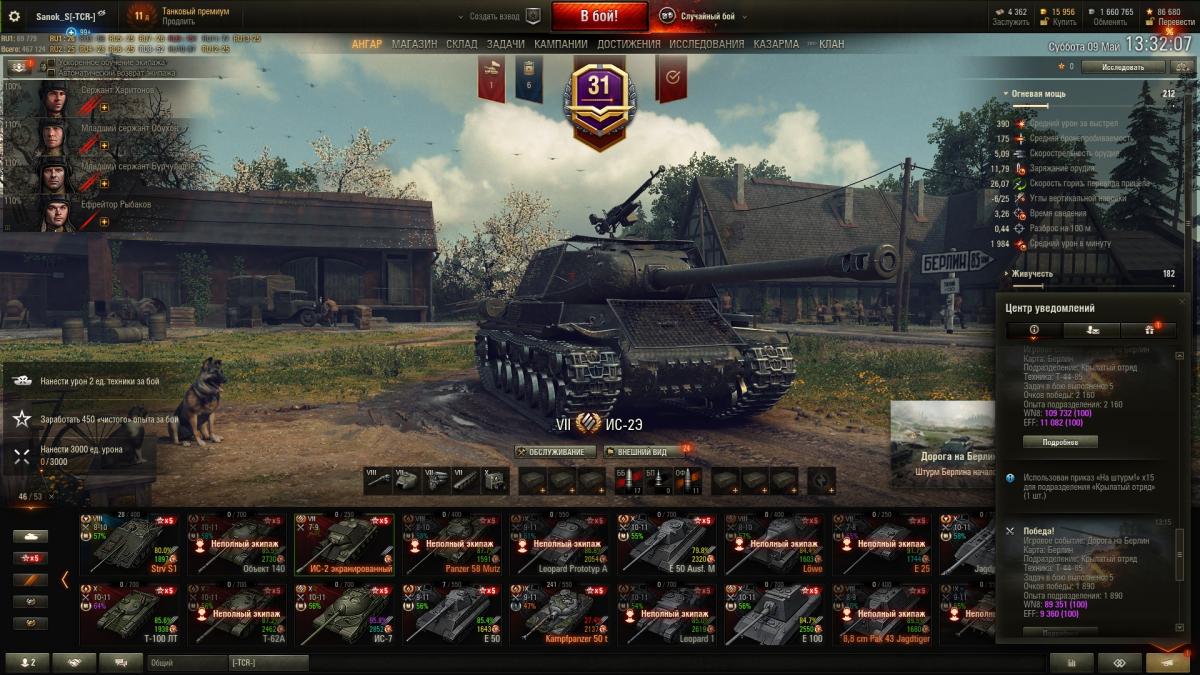
Task: Click Создать взвод to form a platoon
Action: tap(497, 16)
